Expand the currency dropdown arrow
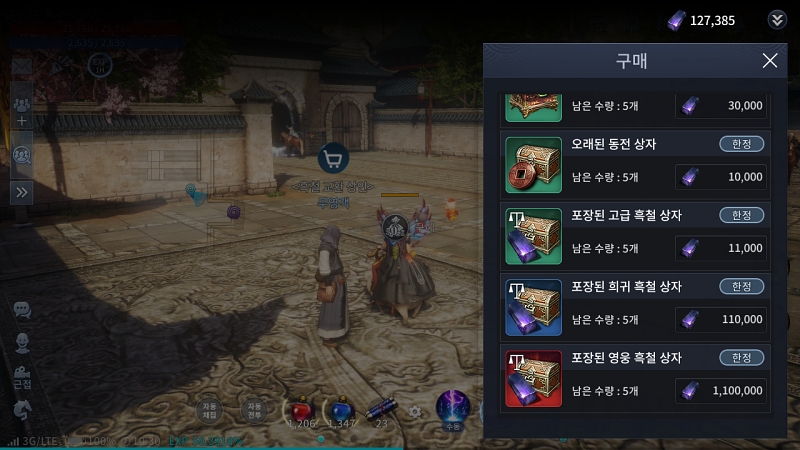This screenshot has width=800, height=450. pyautogui.click(x=777, y=20)
